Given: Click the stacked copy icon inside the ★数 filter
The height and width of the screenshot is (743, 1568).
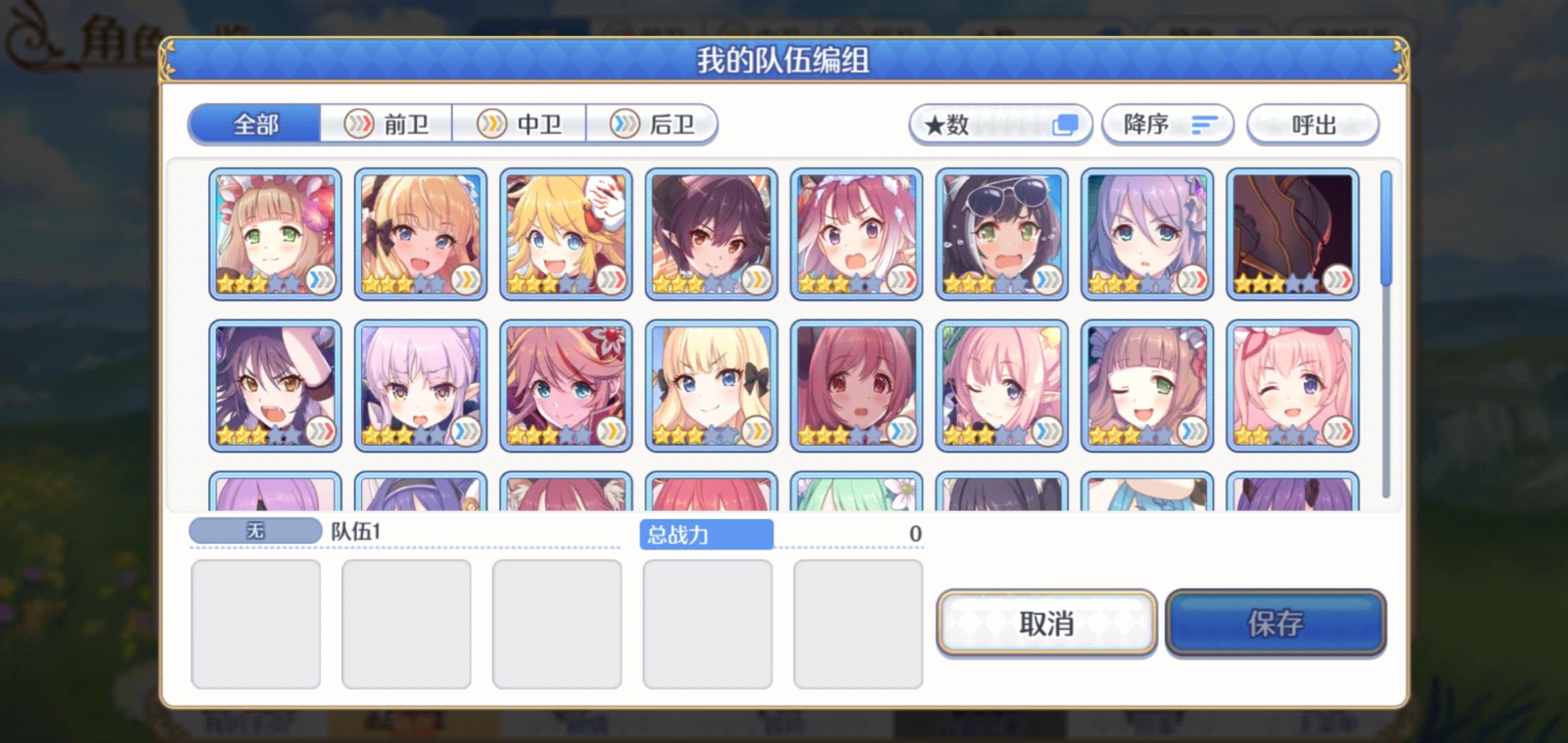Looking at the screenshot, I should pyautogui.click(x=1065, y=124).
